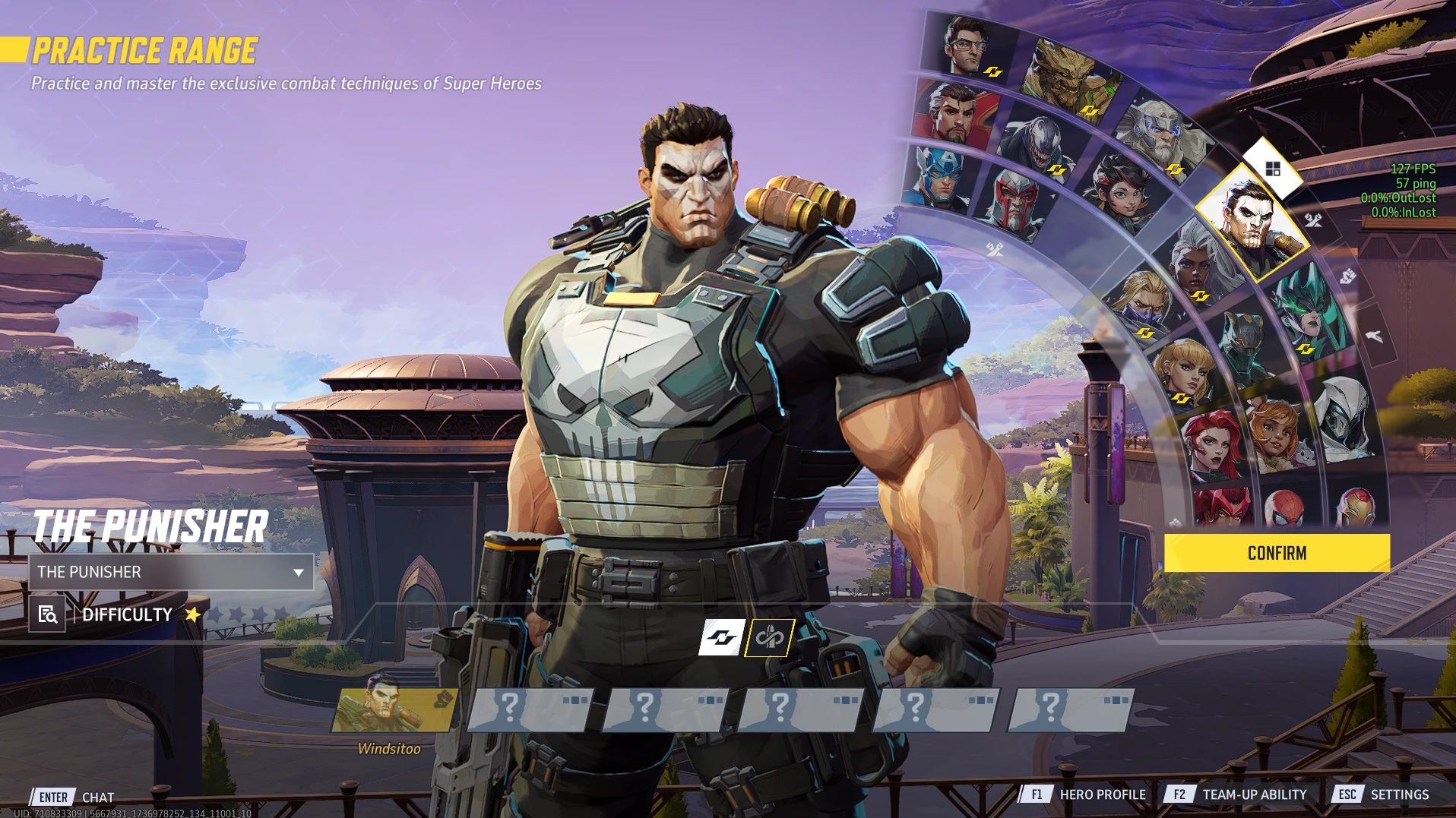The image size is (1456, 818).
Task: Show all heroes with the grid filter
Action: pyautogui.click(x=1273, y=169)
